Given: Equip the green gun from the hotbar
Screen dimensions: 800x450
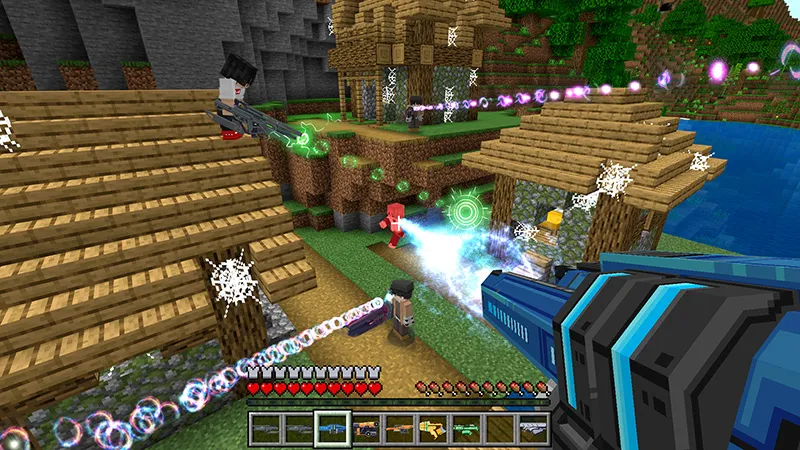Looking at the screenshot, I should click(x=464, y=428).
